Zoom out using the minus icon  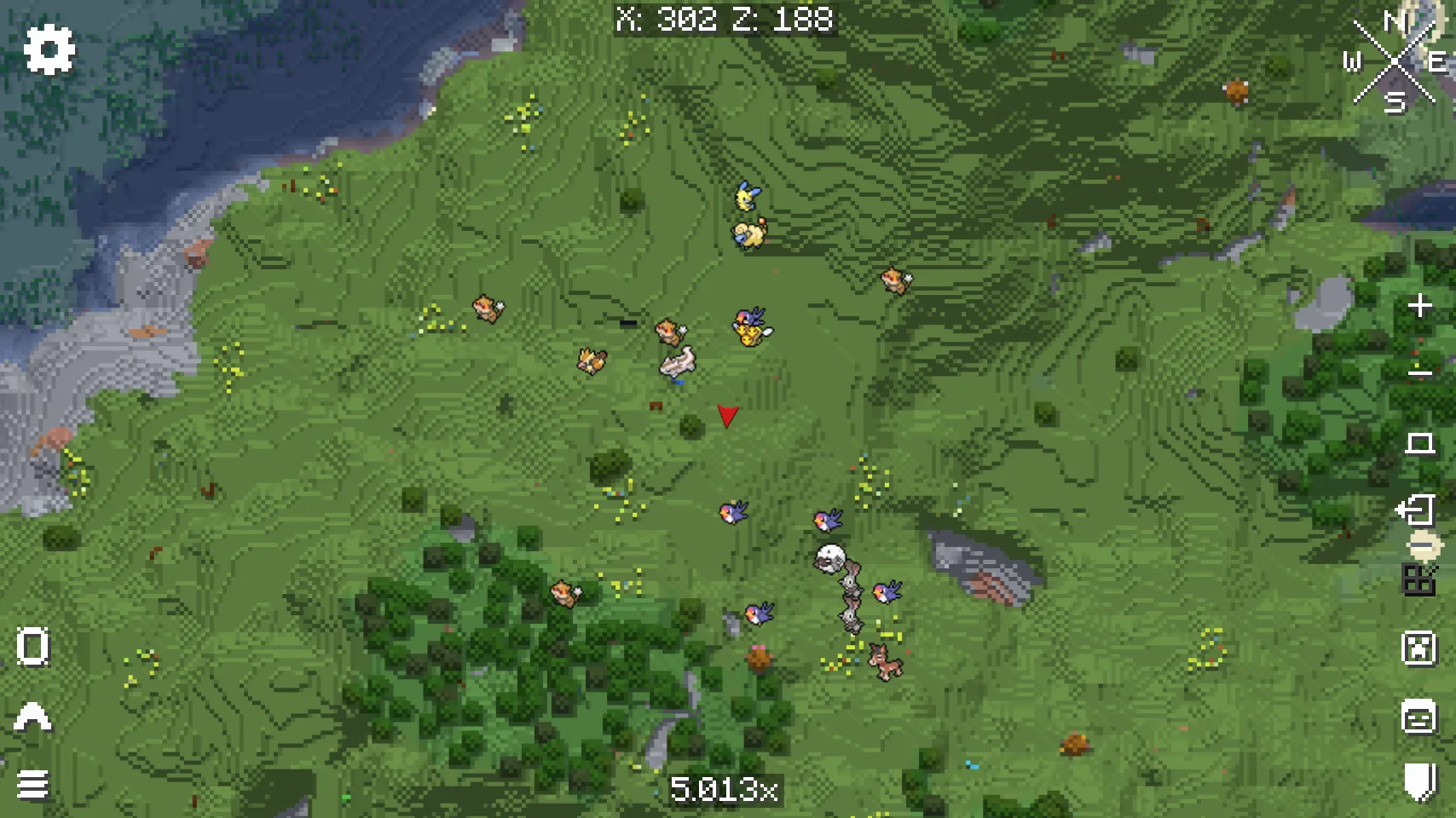tap(1419, 372)
